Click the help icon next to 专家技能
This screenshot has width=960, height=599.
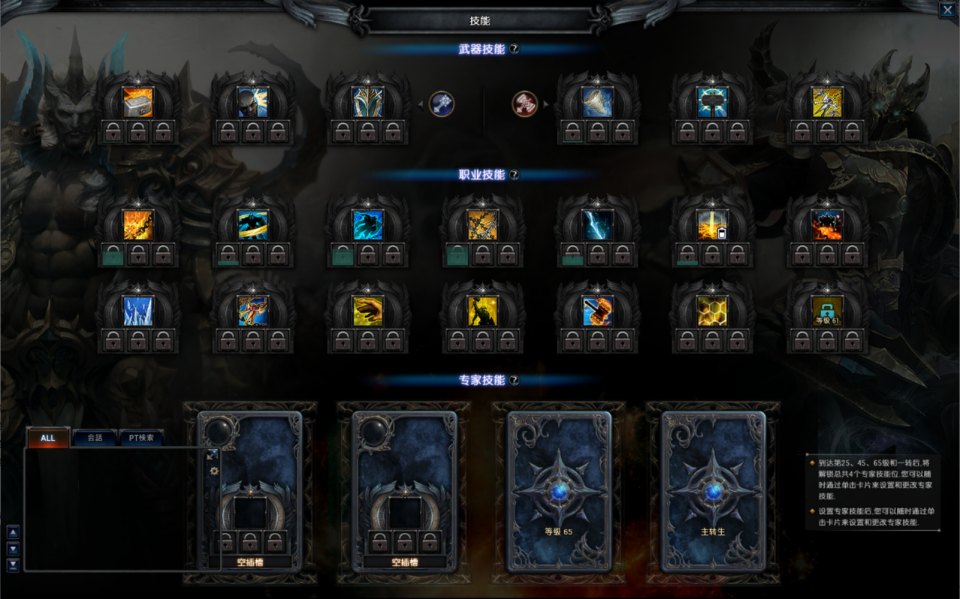[514, 380]
